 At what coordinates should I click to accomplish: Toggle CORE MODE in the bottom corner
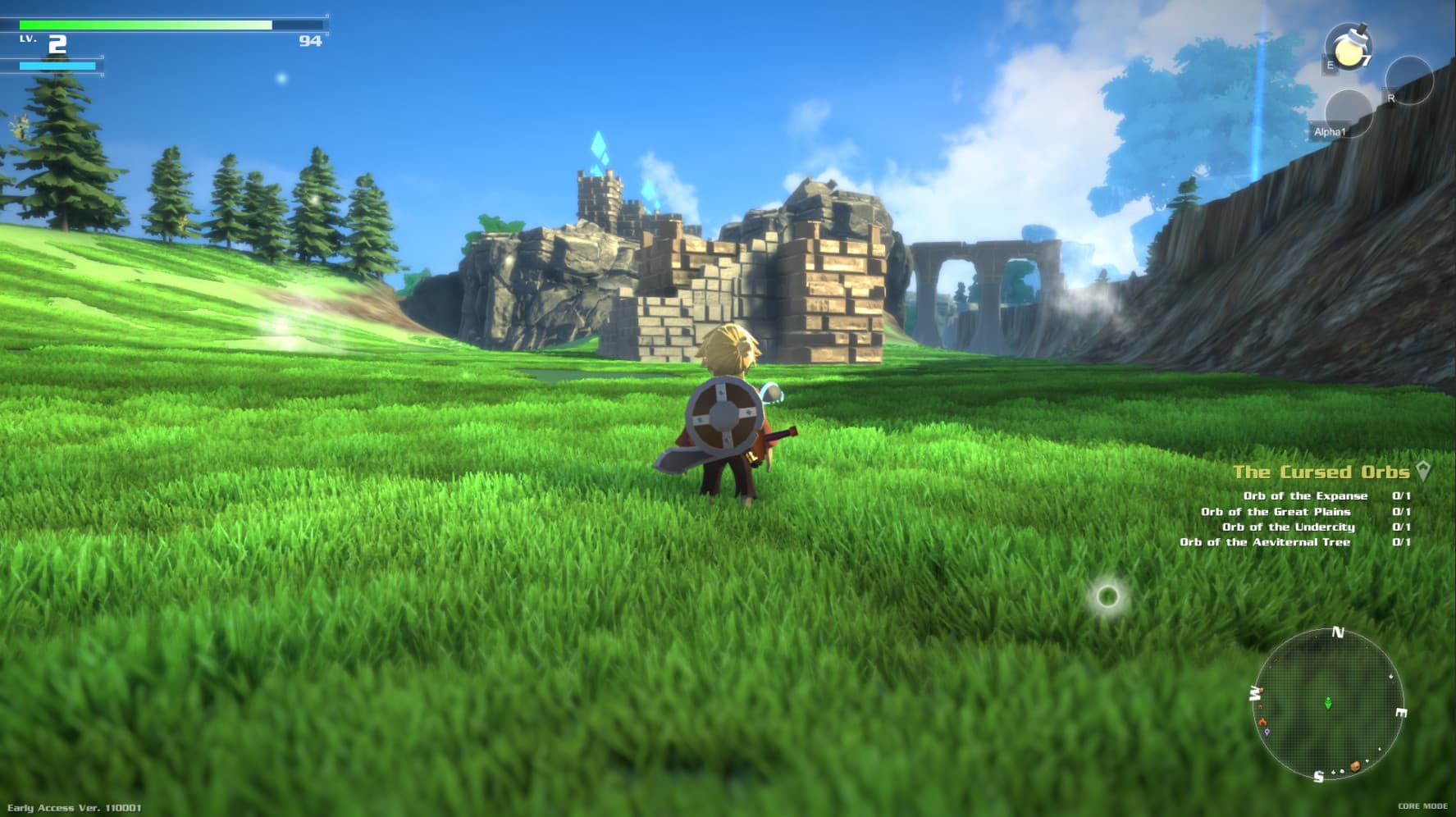coord(1422,806)
